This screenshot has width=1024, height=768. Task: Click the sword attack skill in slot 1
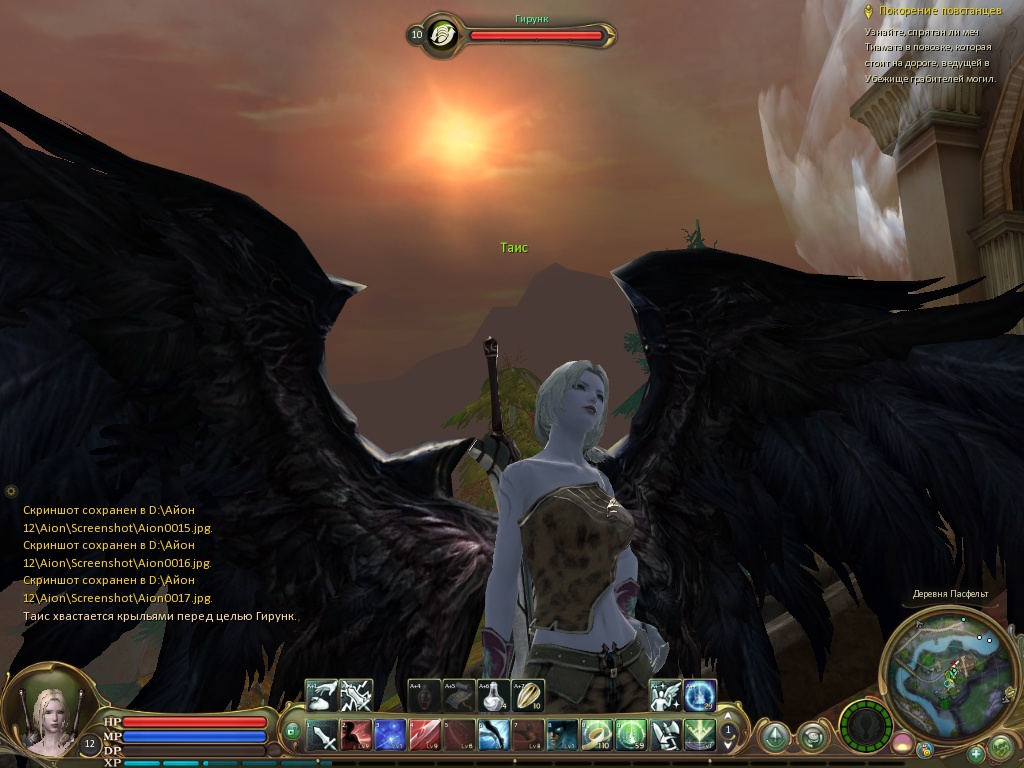[x=323, y=736]
